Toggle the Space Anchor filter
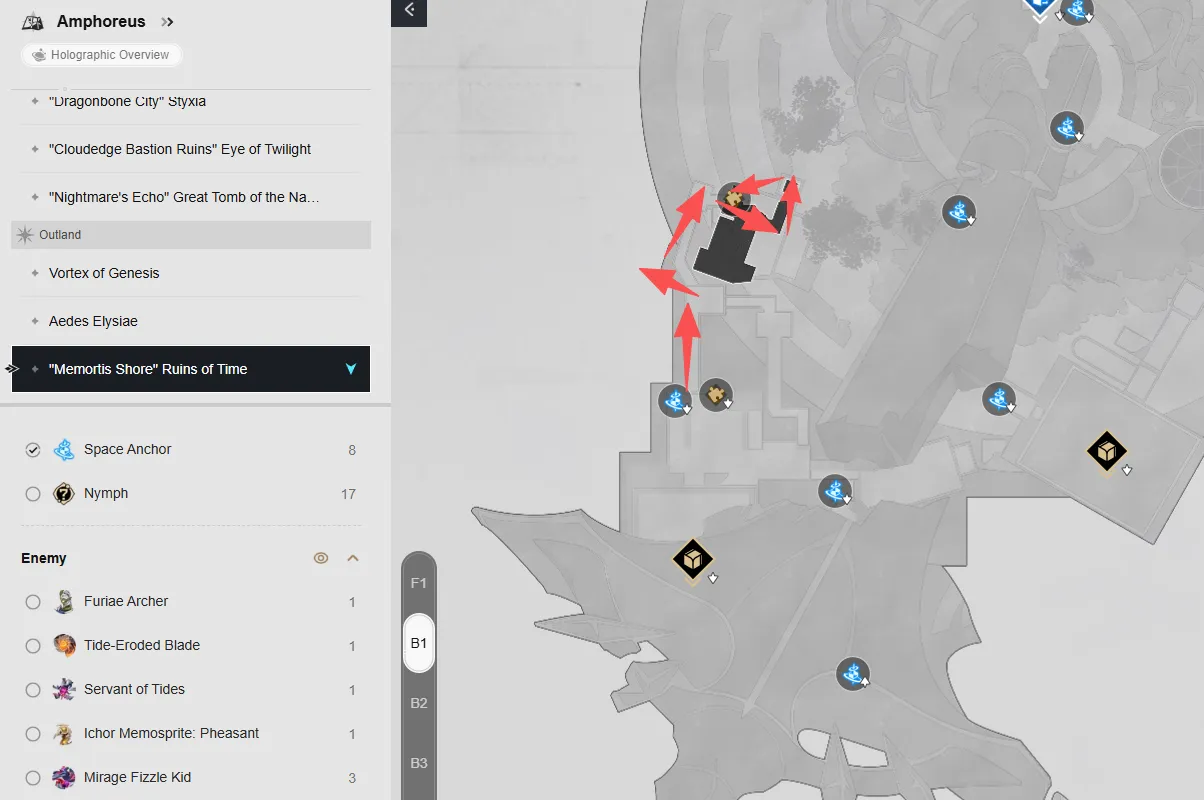 point(33,450)
